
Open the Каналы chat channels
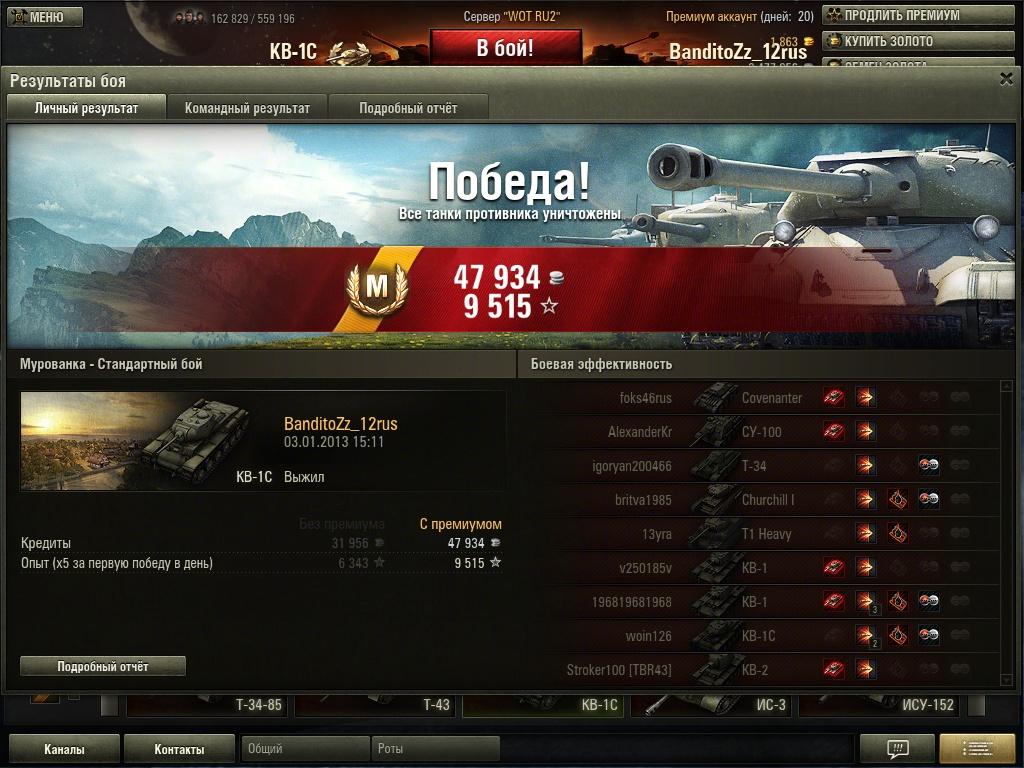64,749
